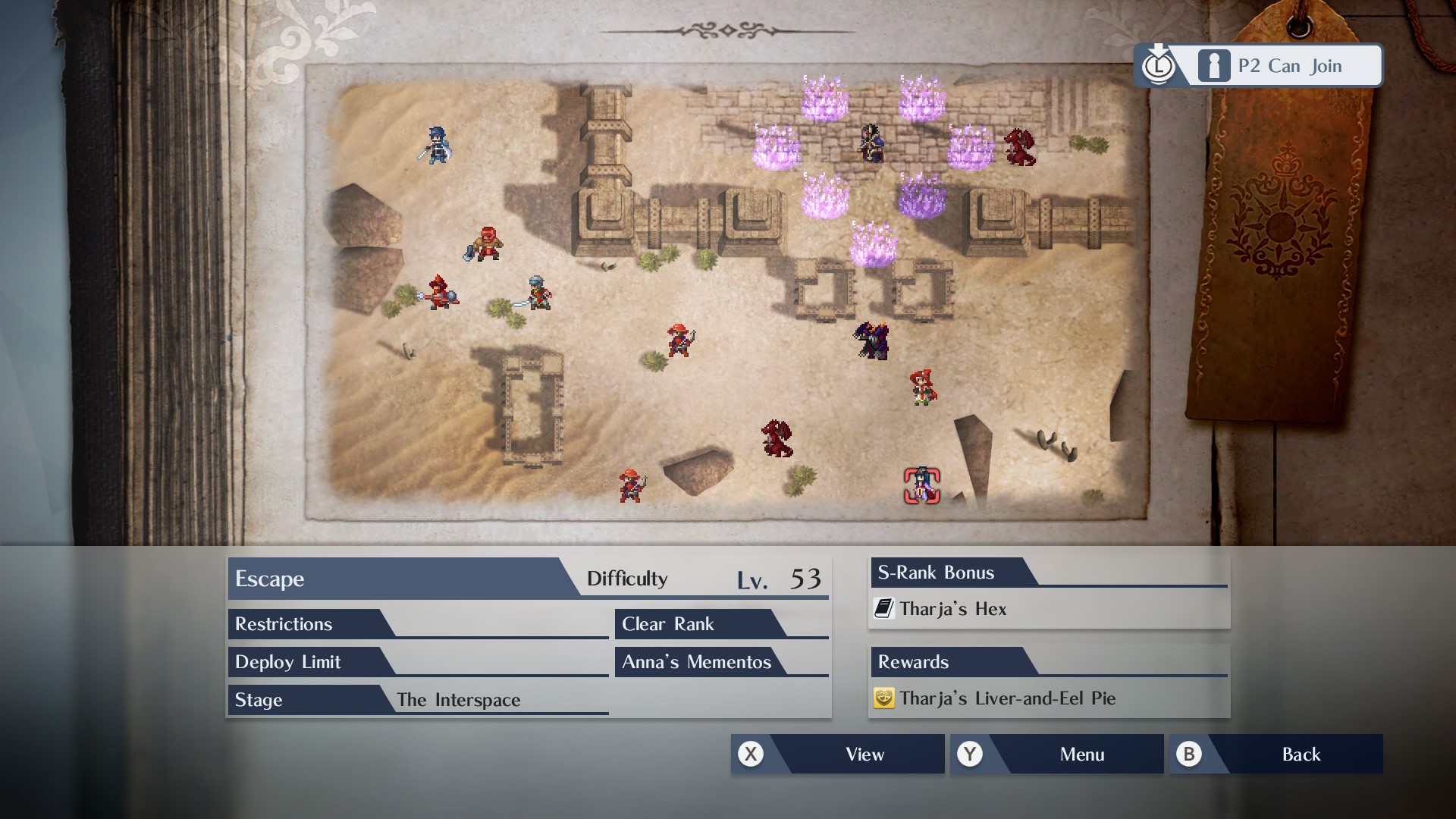Viewport: 1456px width, 819px height.
Task: Open the Menu option
Action: (x=1056, y=754)
